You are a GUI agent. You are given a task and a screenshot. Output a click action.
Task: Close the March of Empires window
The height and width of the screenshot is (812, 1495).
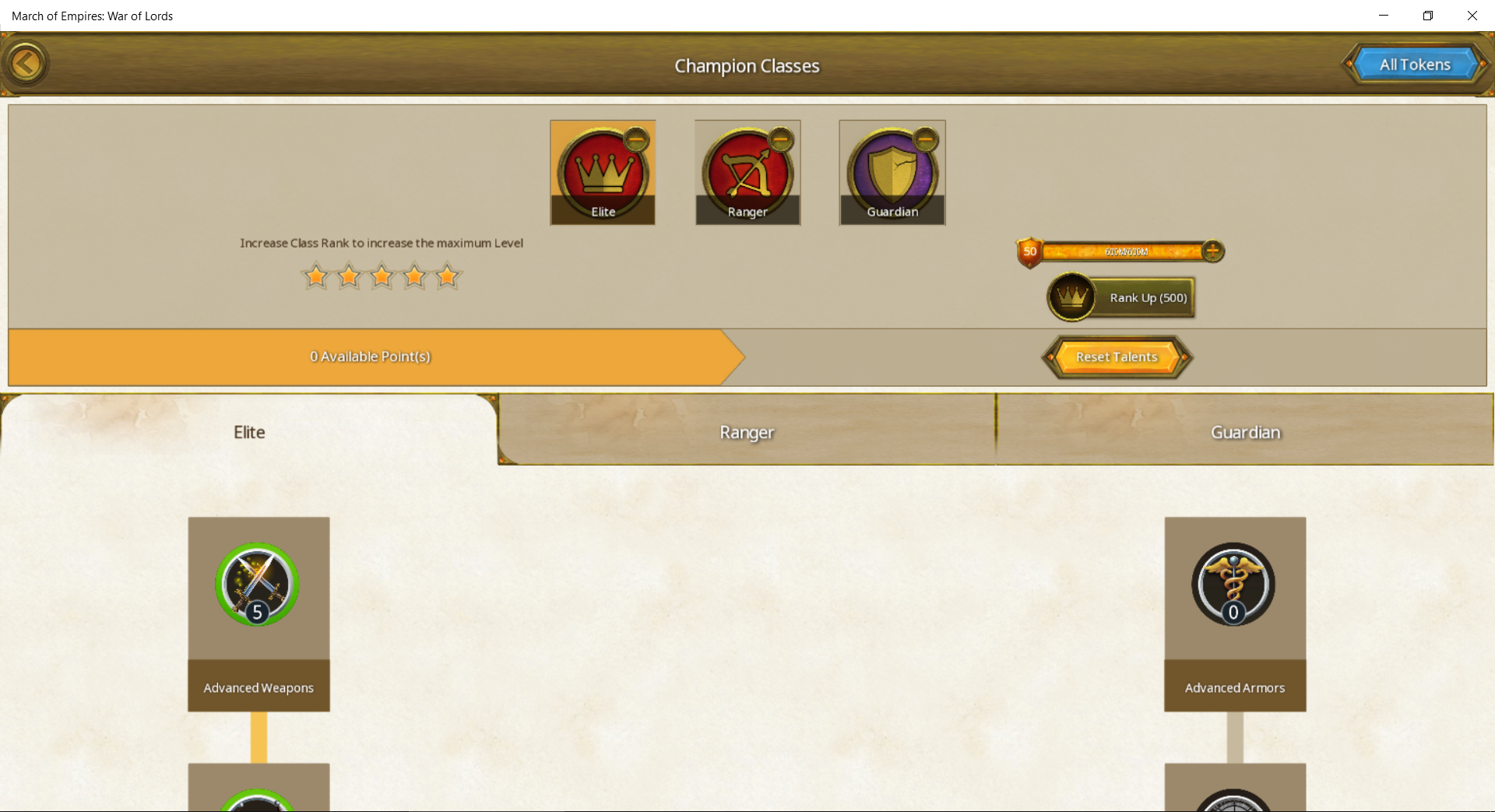(1472, 16)
